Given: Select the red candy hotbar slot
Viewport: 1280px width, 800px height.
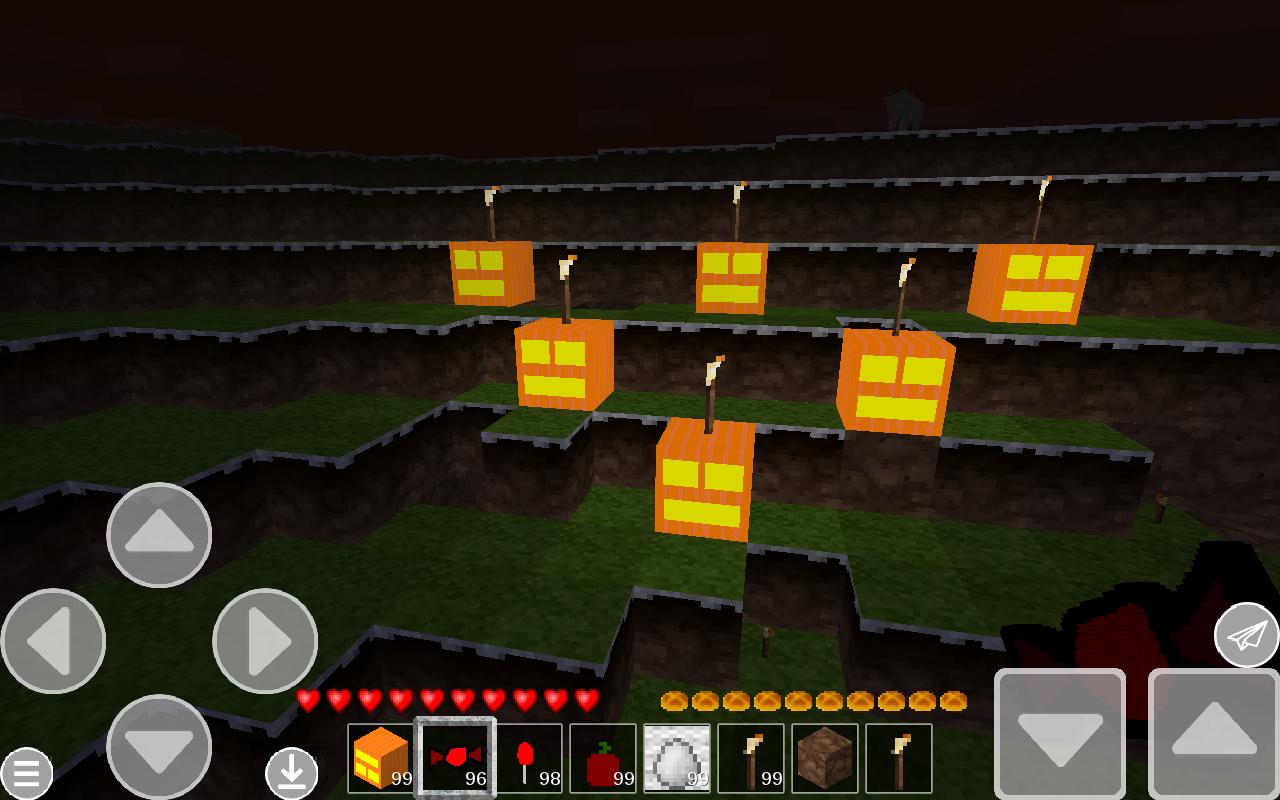Looking at the screenshot, I should click(x=454, y=757).
